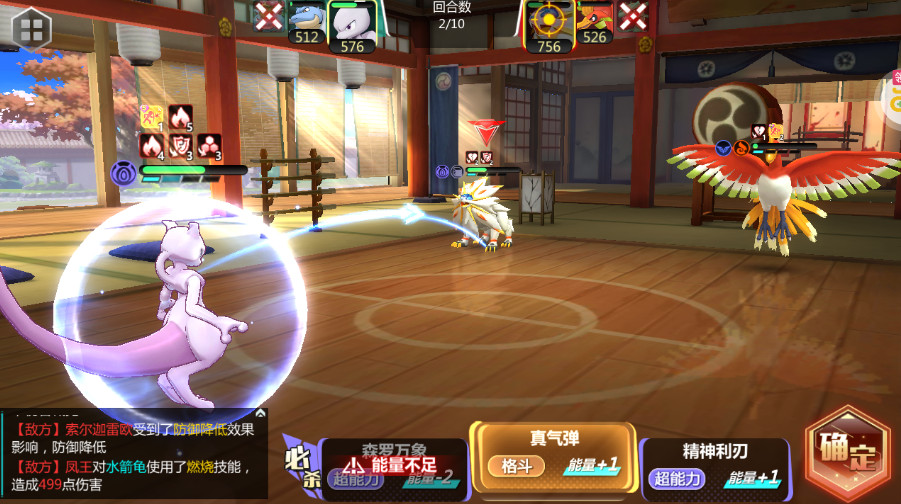Select Blastoise's portrait showing 512
Screen dimensions: 901x504
(x=306, y=24)
